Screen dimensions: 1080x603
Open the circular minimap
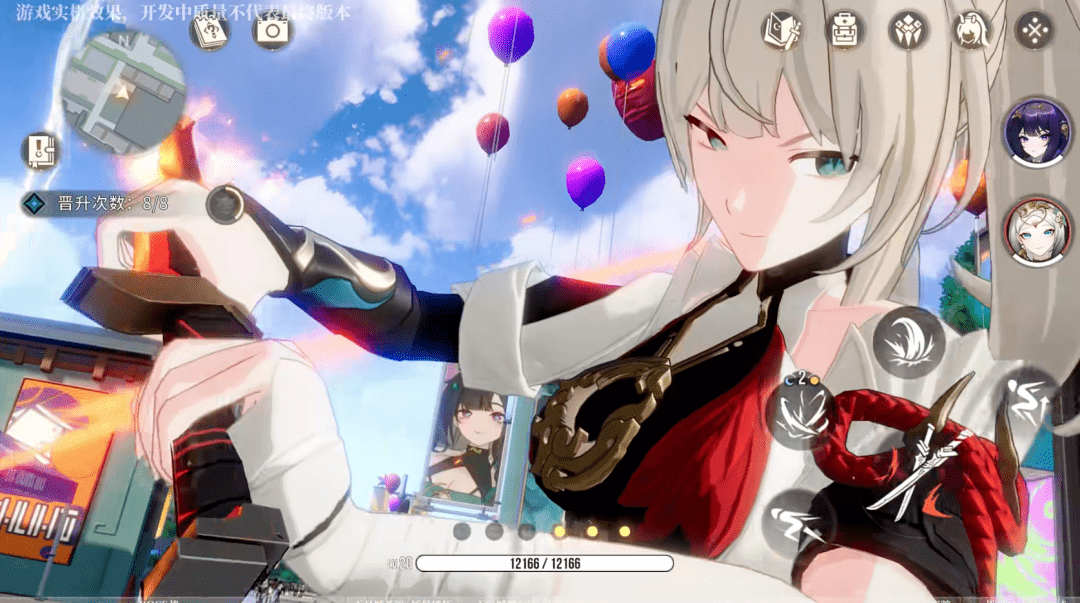pyautogui.click(x=123, y=91)
